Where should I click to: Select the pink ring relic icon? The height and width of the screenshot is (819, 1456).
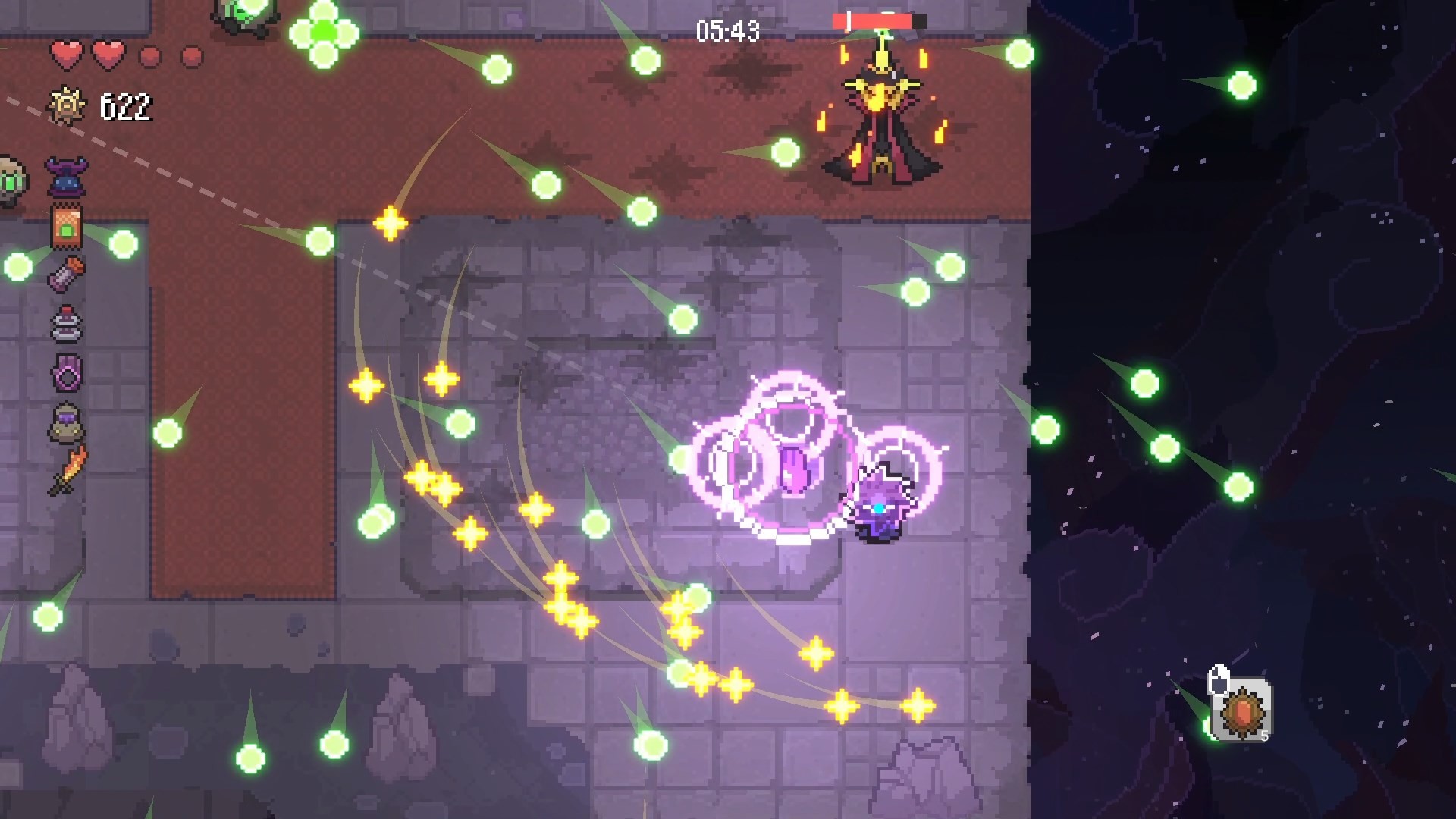click(67, 373)
